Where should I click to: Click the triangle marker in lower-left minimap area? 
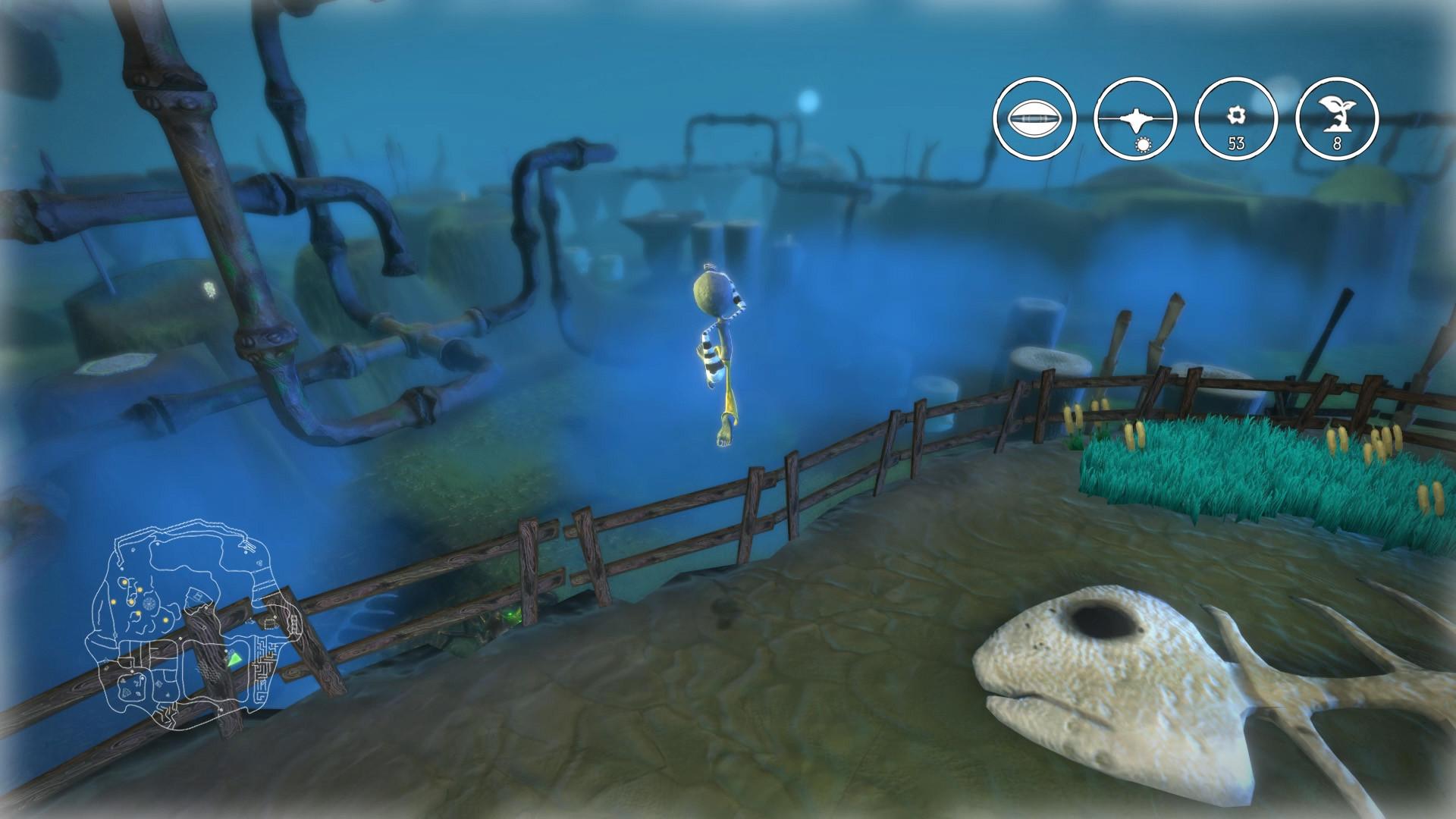(x=127, y=691)
